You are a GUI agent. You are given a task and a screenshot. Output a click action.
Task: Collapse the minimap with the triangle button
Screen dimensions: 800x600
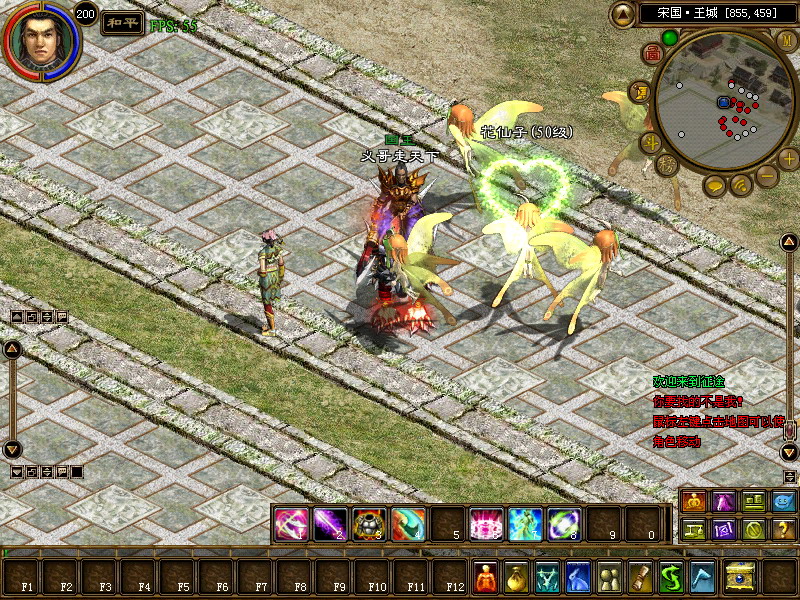click(x=623, y=14)
